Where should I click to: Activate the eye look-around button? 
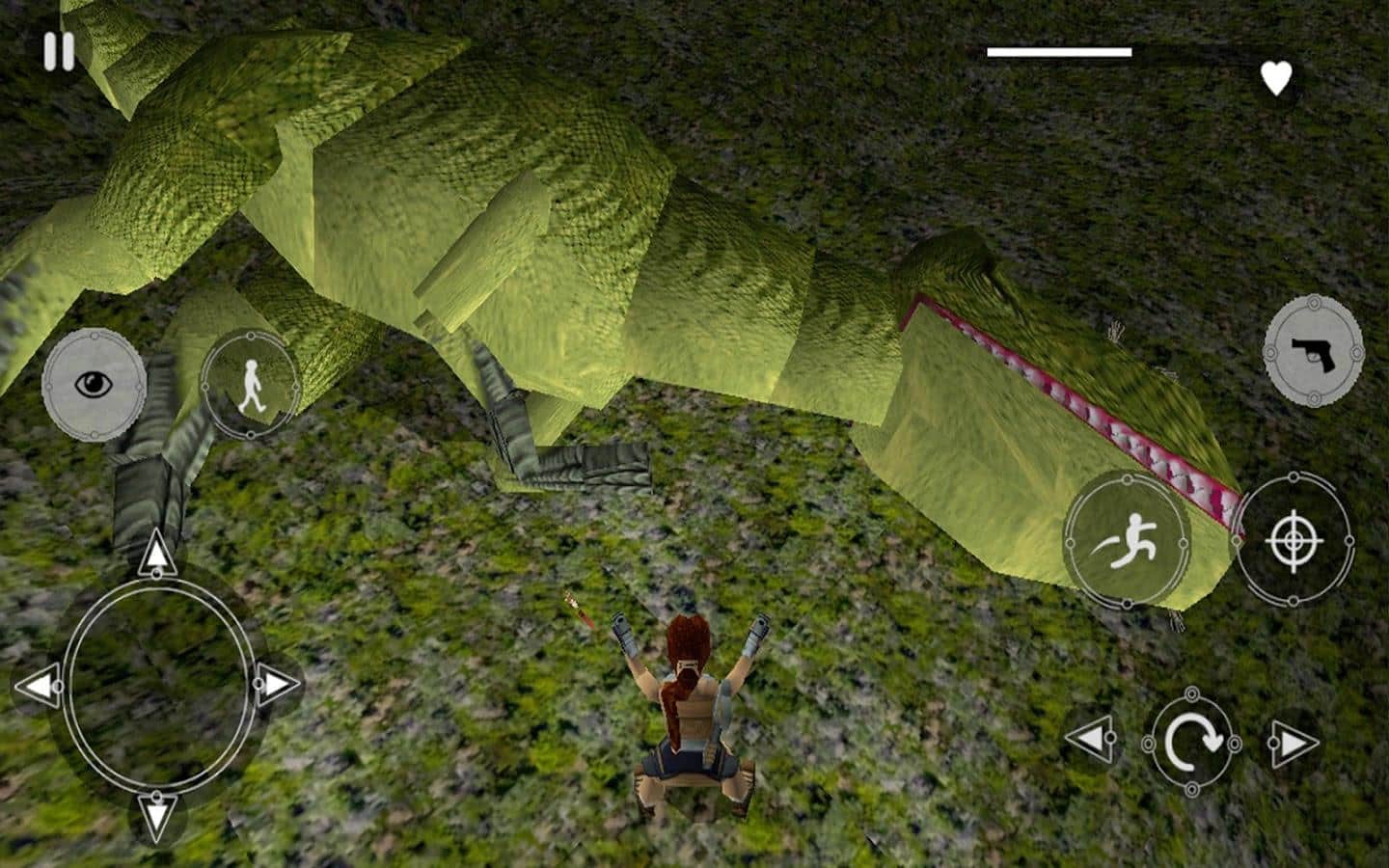tap(94, 385)
